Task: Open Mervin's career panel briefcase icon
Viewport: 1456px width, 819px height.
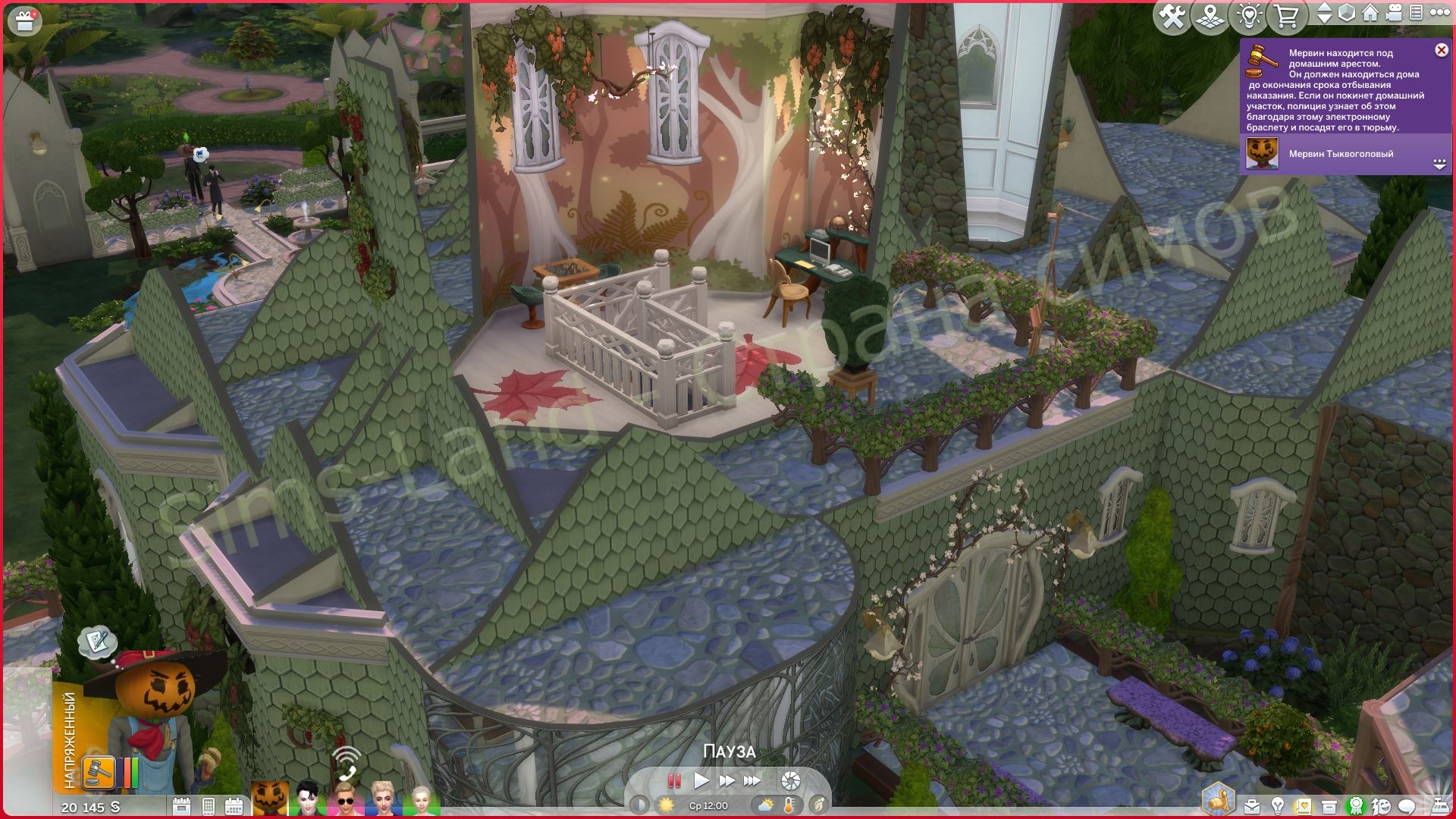Action: click(1251, 805)
